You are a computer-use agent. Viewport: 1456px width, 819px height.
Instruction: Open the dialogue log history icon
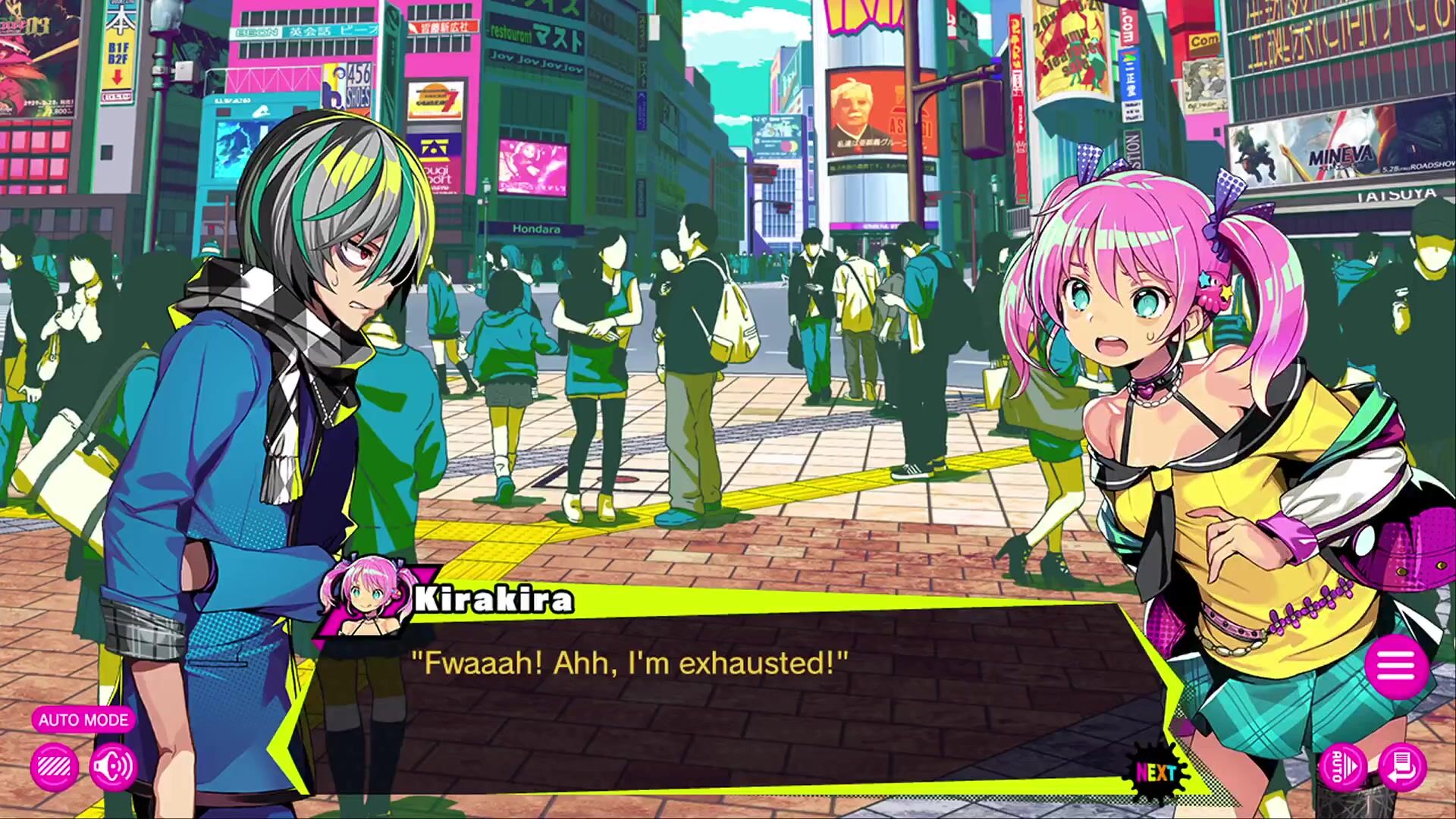pyautogui.click(x=1402, y=767)
